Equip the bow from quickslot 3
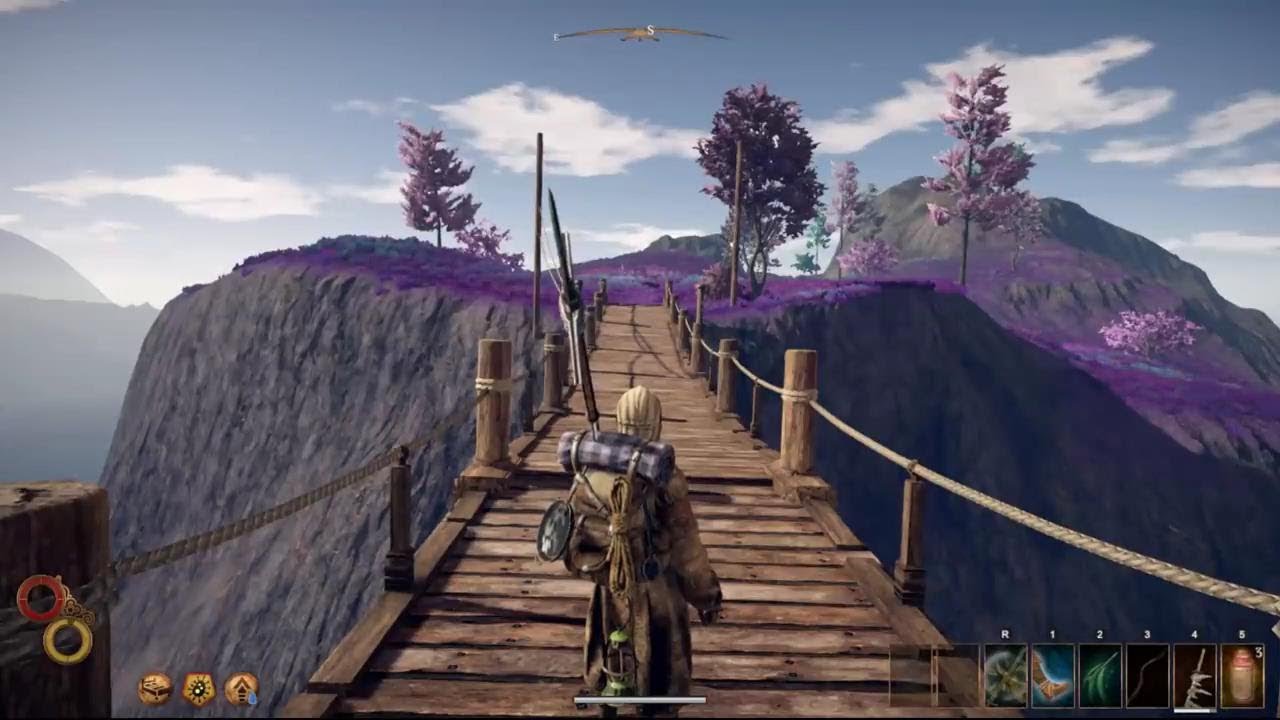This screenshot has width=1280, height=720. tap(1147, 675)
